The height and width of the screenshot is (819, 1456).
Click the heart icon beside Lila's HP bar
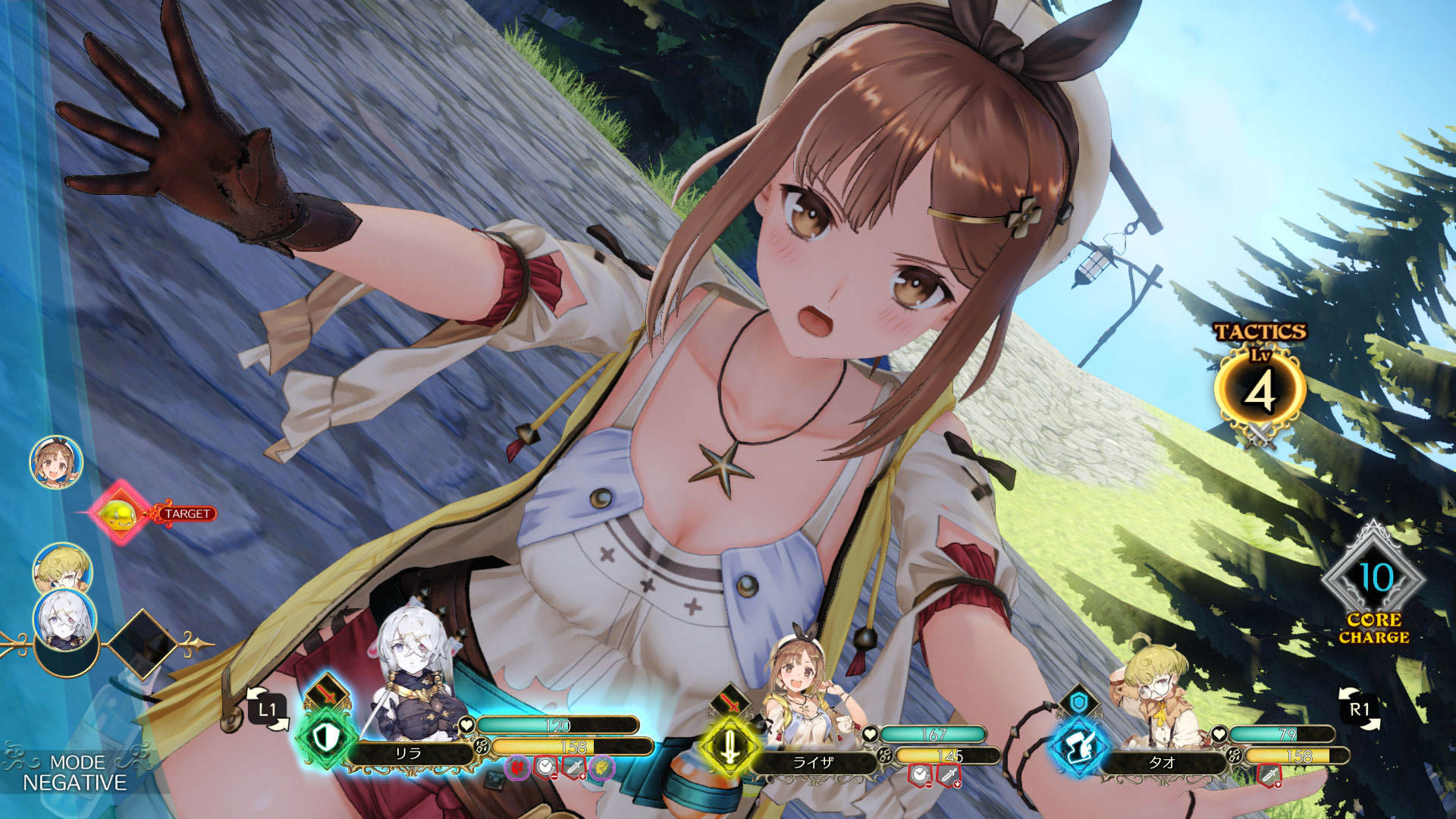coord(466,726)
